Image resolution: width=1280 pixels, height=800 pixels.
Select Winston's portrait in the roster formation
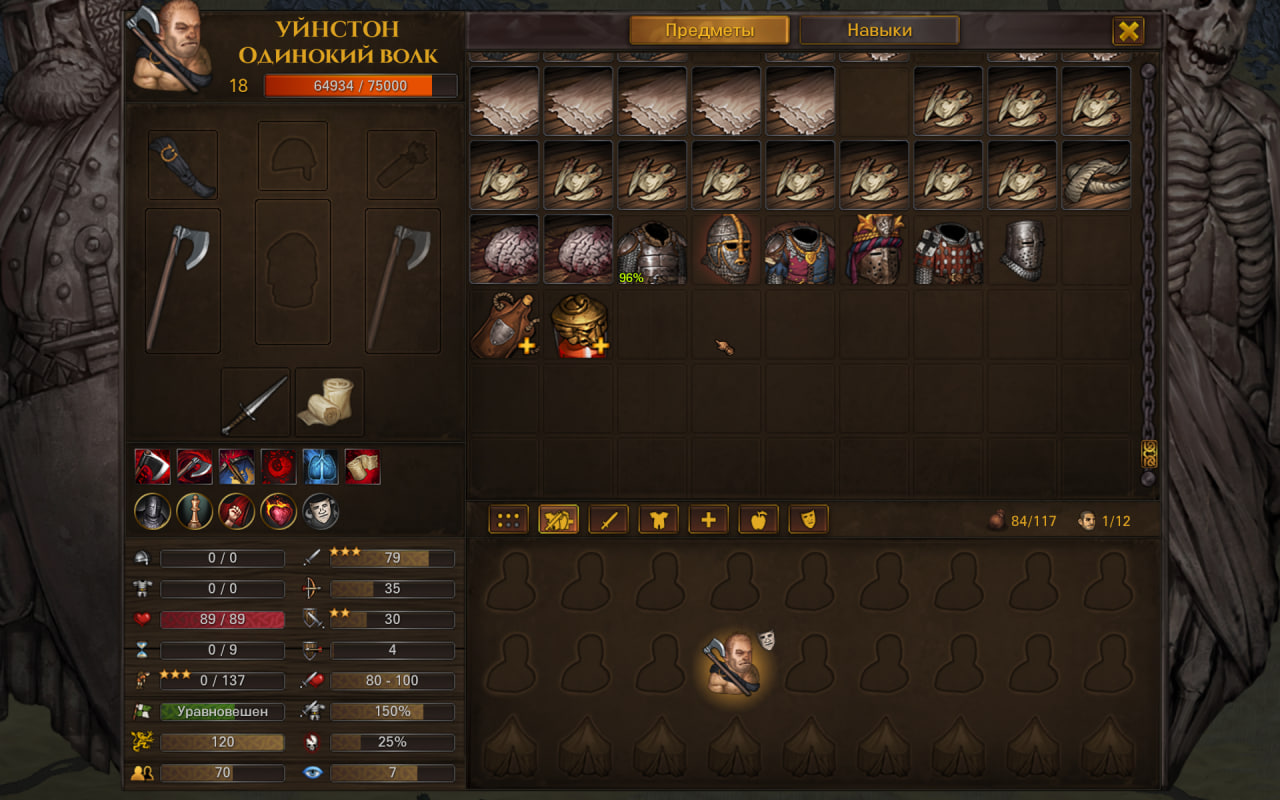(x=735, y=664)
